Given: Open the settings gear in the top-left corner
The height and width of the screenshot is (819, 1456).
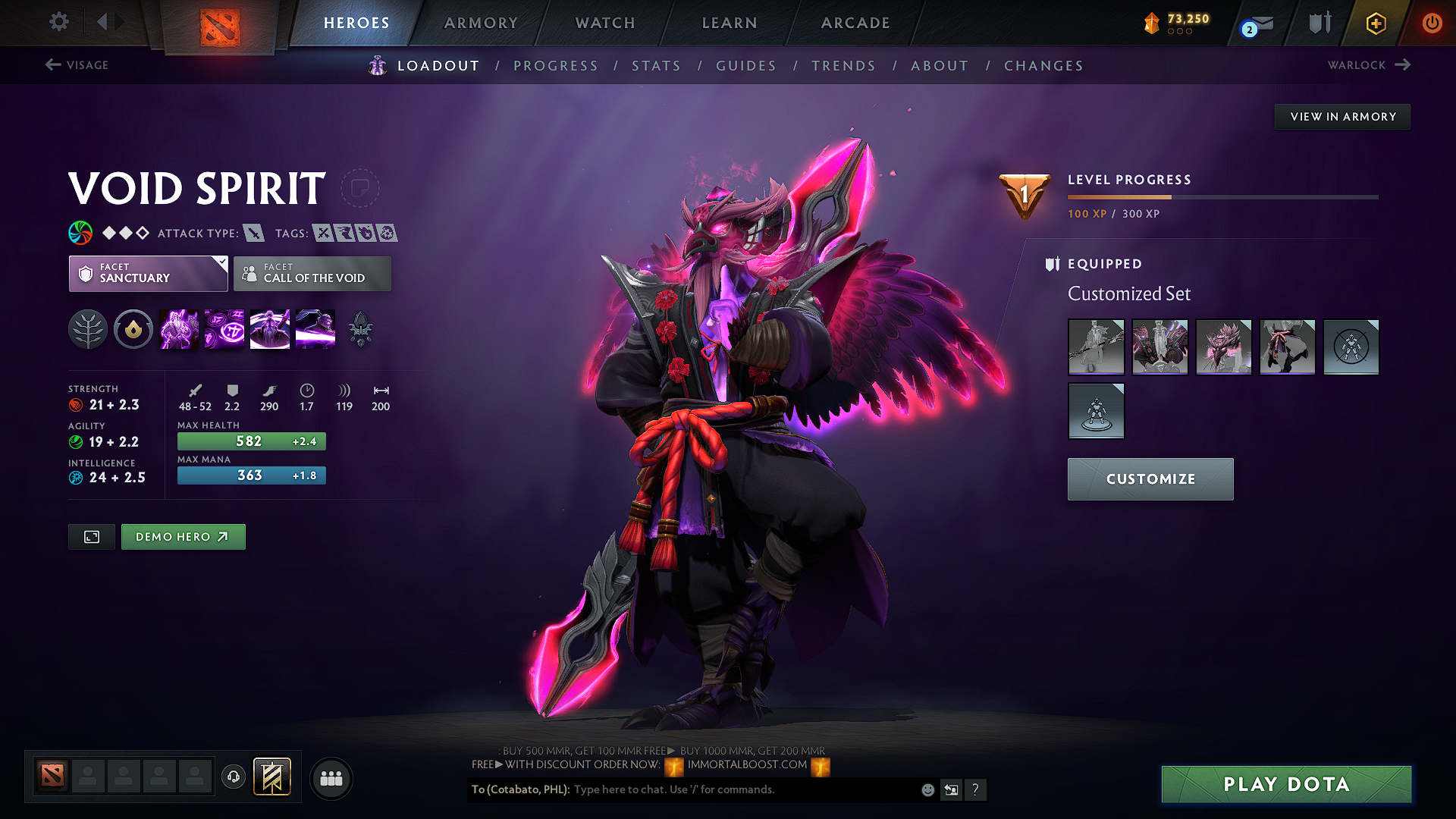Looking at the screenshot, I should coord(58,22).
